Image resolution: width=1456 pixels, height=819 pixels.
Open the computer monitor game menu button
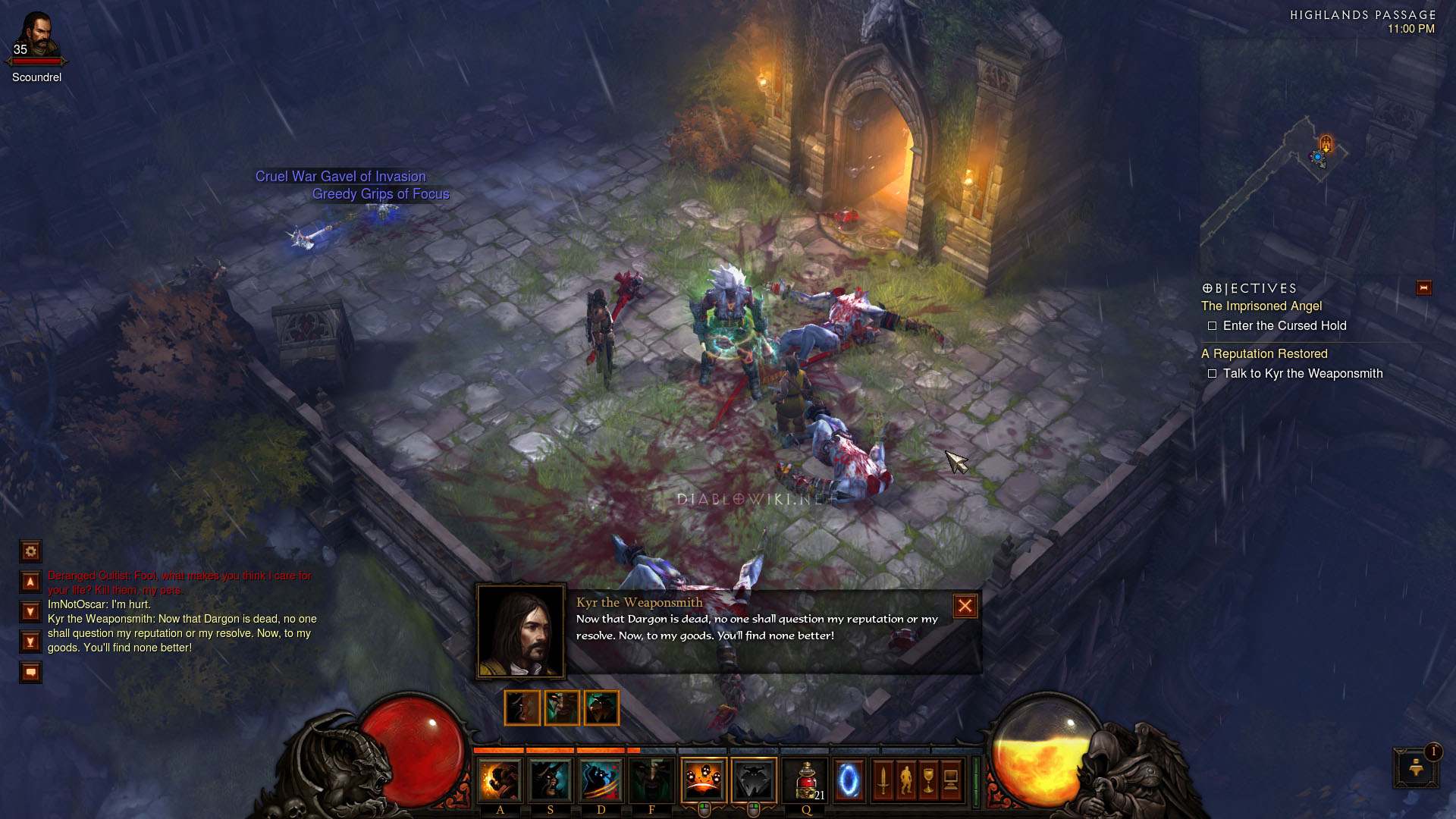click(951, 780)
